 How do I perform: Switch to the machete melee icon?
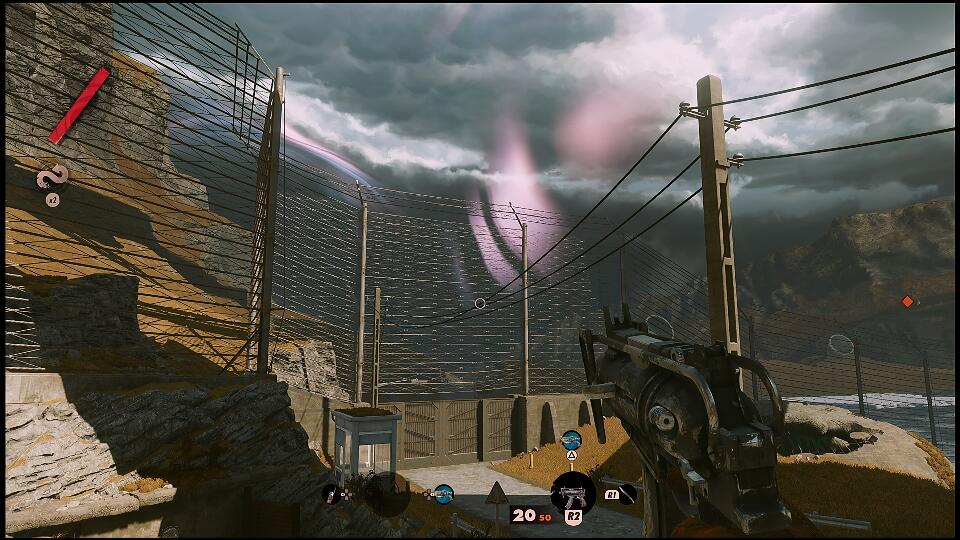coord(626,492)
